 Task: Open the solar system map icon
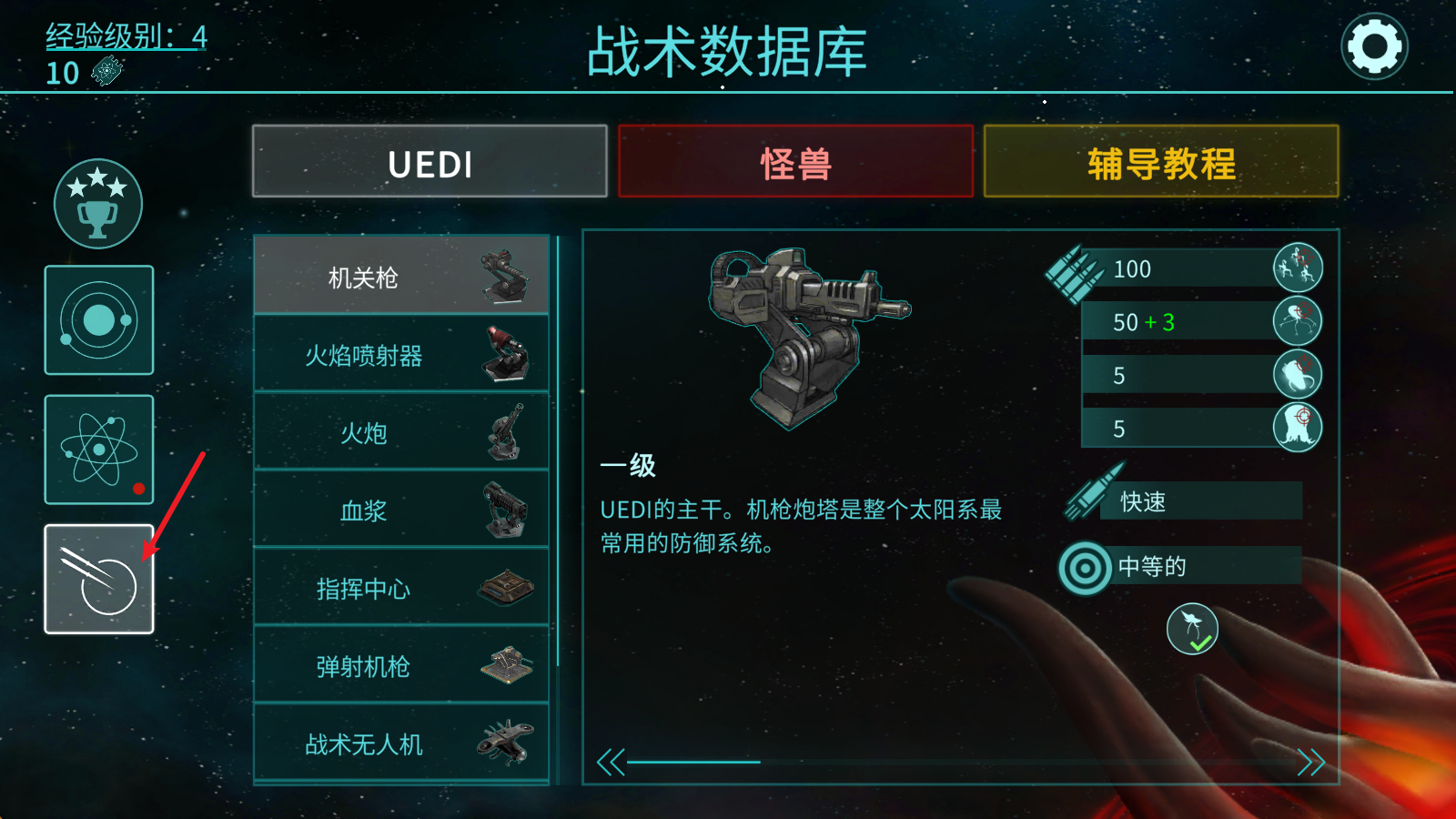click(x=98, y=320)
